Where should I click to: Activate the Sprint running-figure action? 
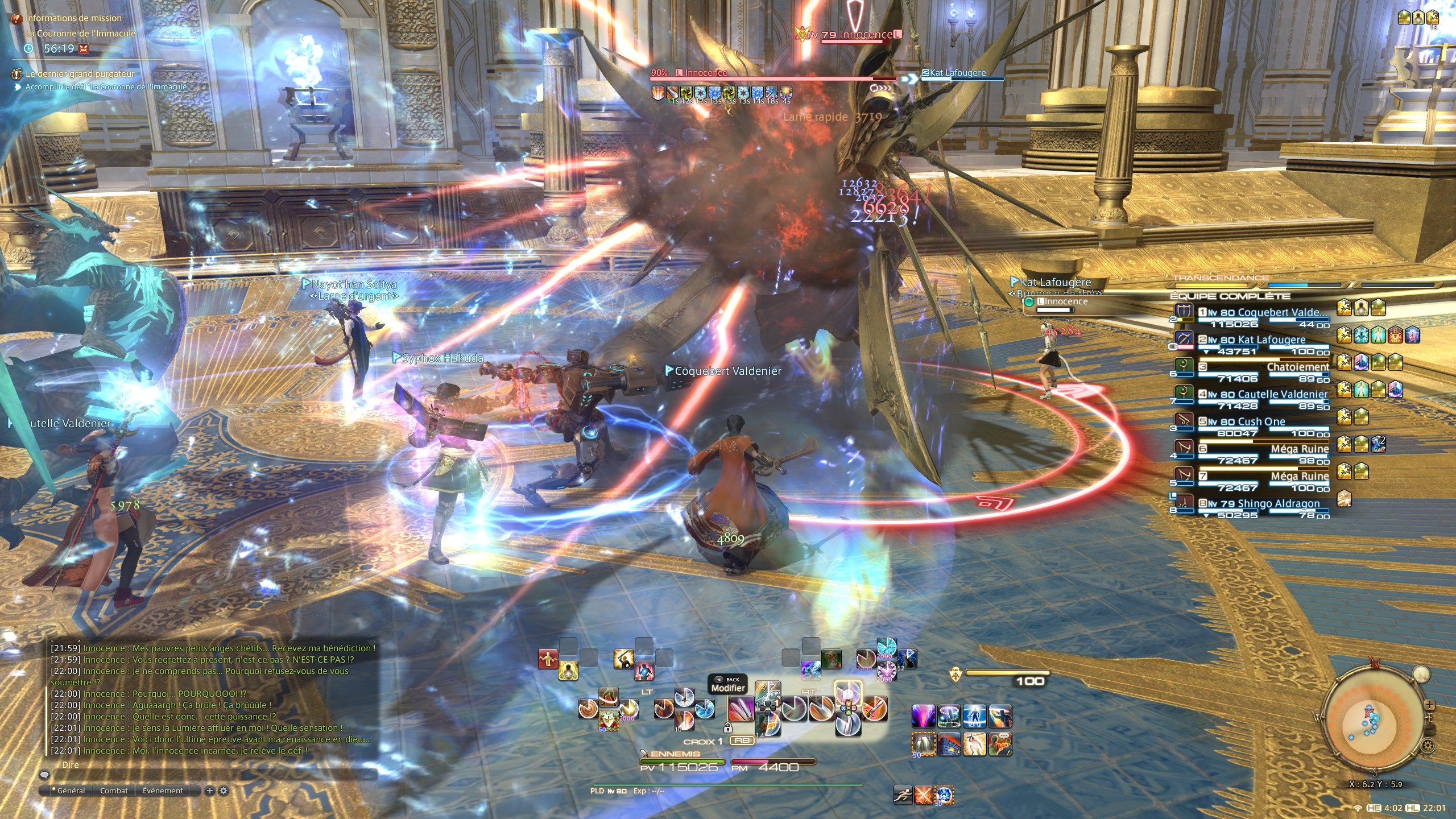point(903,795)
